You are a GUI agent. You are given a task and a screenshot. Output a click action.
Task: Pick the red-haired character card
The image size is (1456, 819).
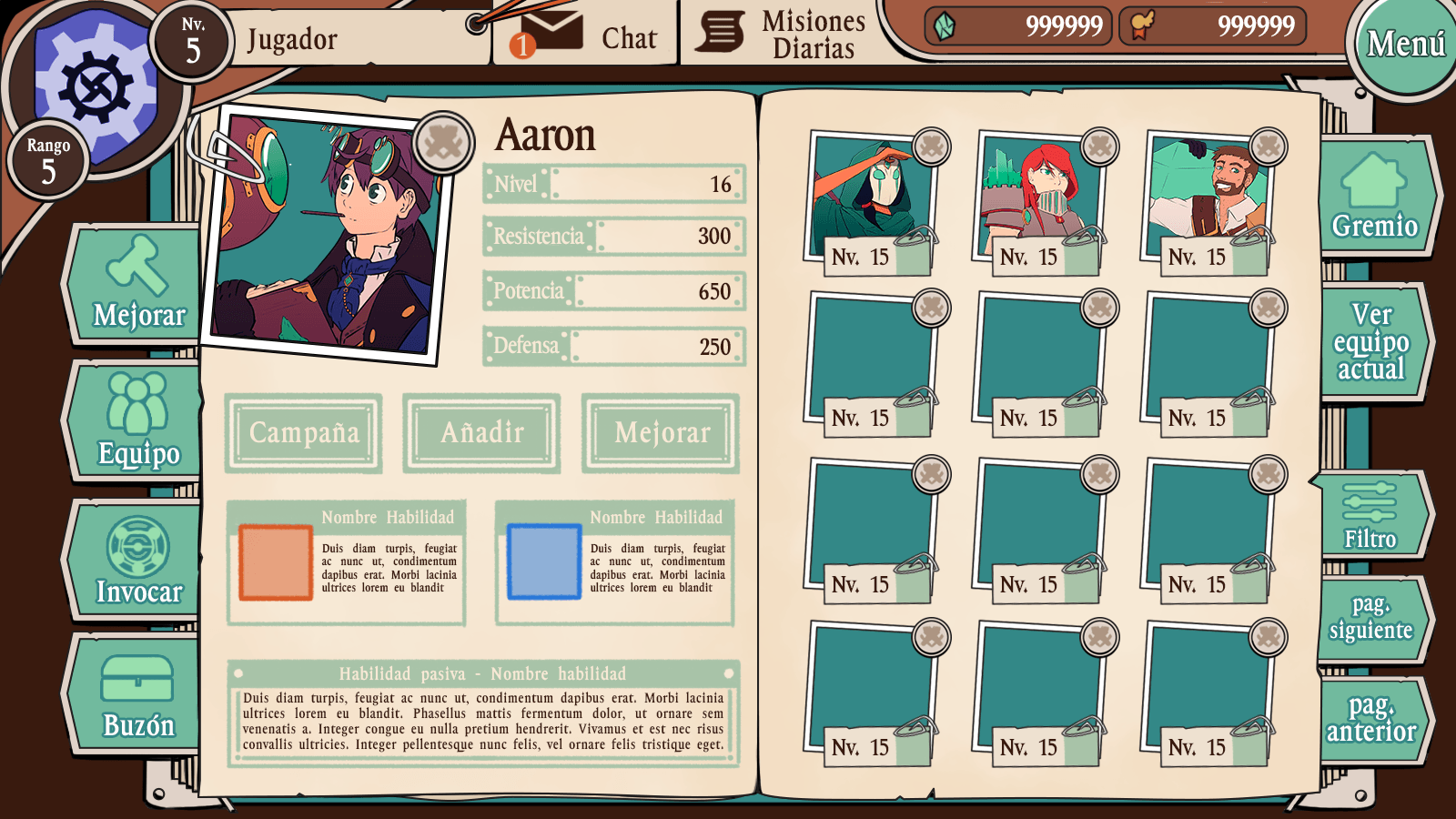[x=1036, y=202]
